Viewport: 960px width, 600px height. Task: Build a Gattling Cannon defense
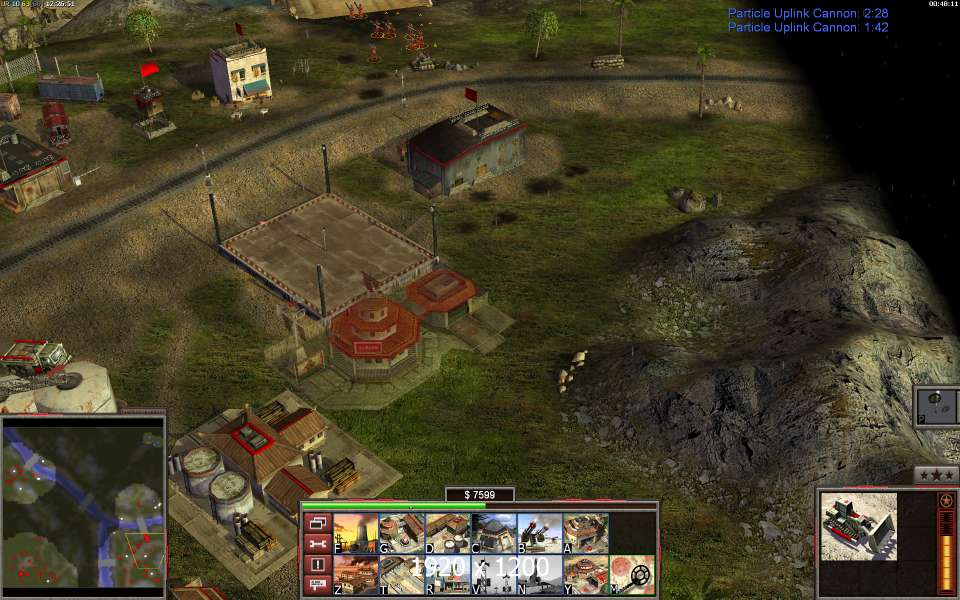tap(538, 533)
